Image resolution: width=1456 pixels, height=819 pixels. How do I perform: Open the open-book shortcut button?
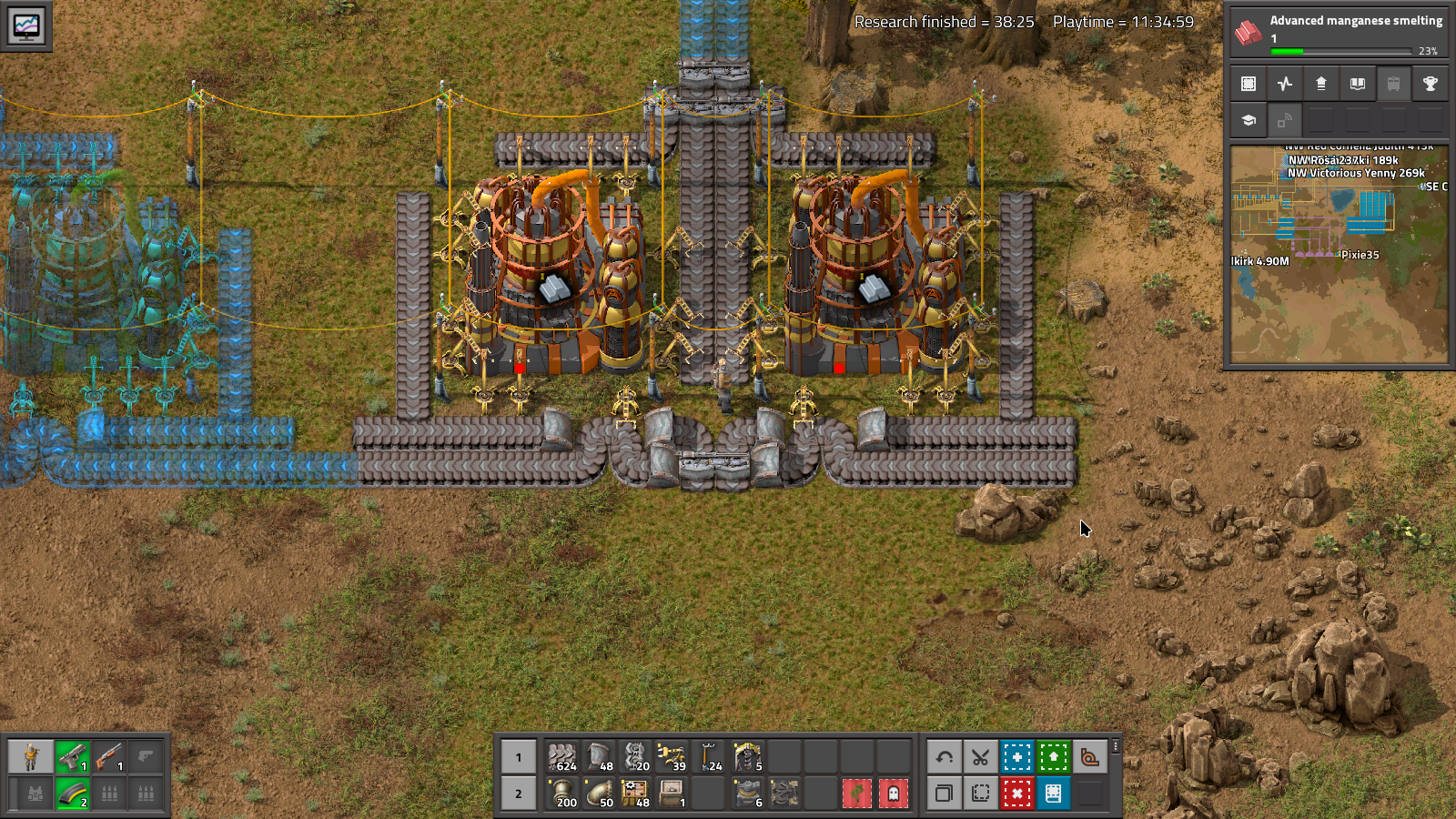[1357, 84]
